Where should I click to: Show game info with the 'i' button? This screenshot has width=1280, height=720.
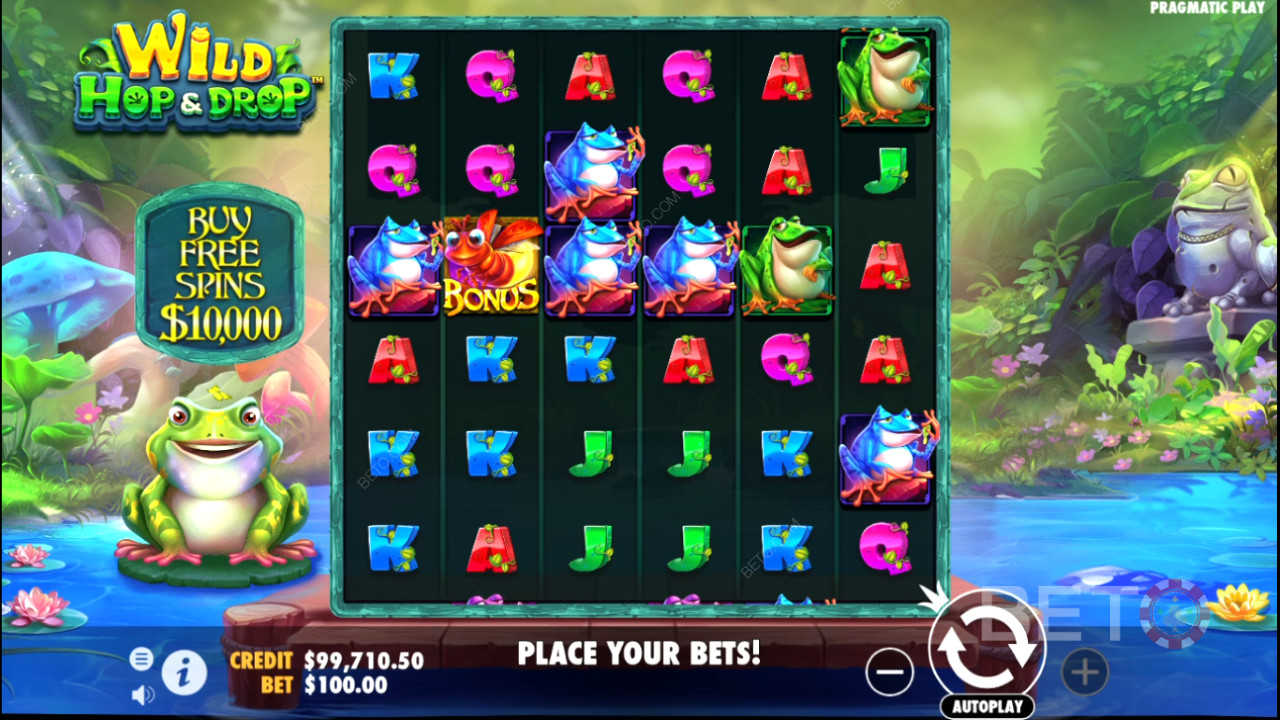point(184,674)
